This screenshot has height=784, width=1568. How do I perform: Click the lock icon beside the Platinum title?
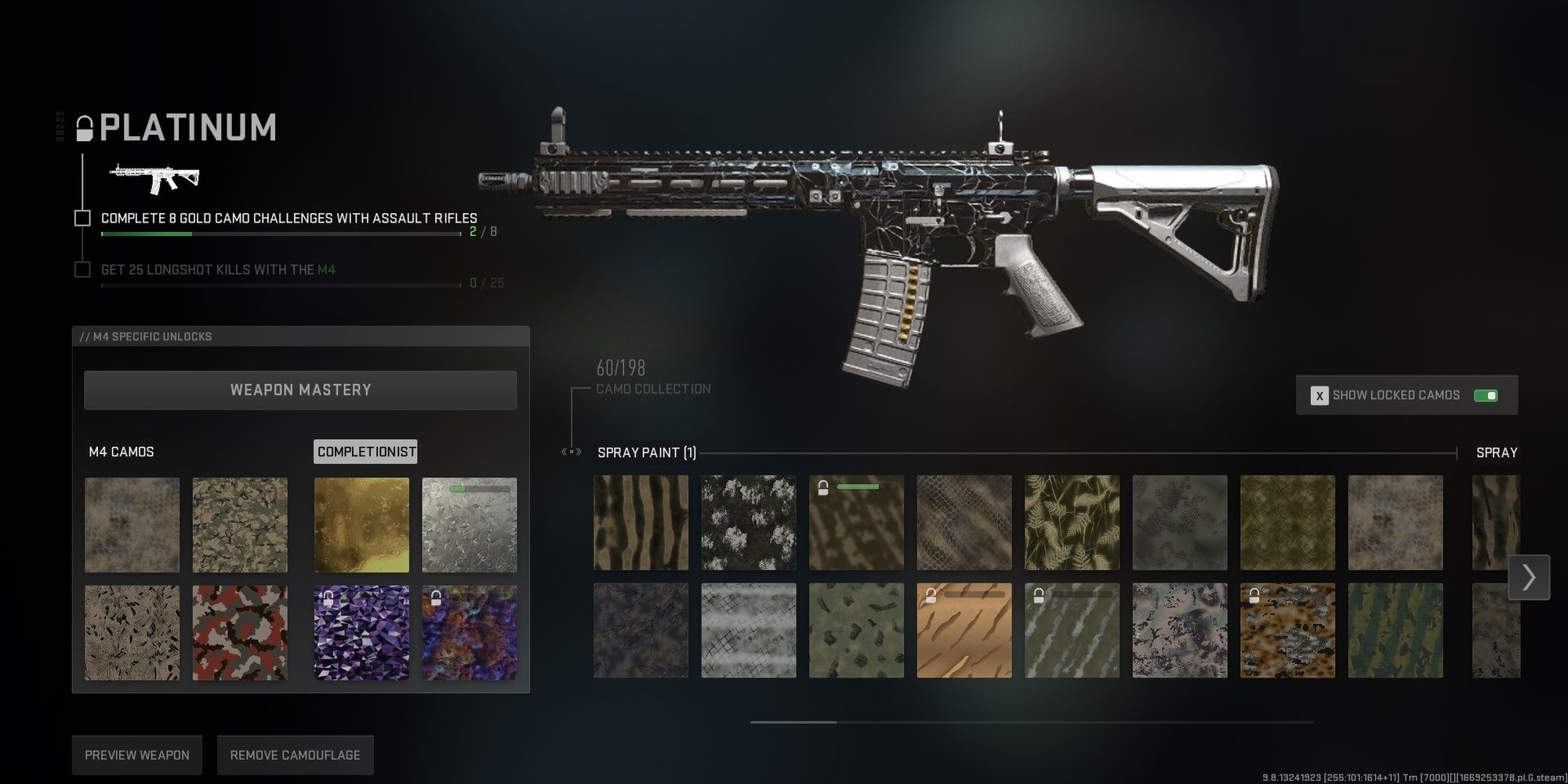pyautogui.click(x=85, y=128)
